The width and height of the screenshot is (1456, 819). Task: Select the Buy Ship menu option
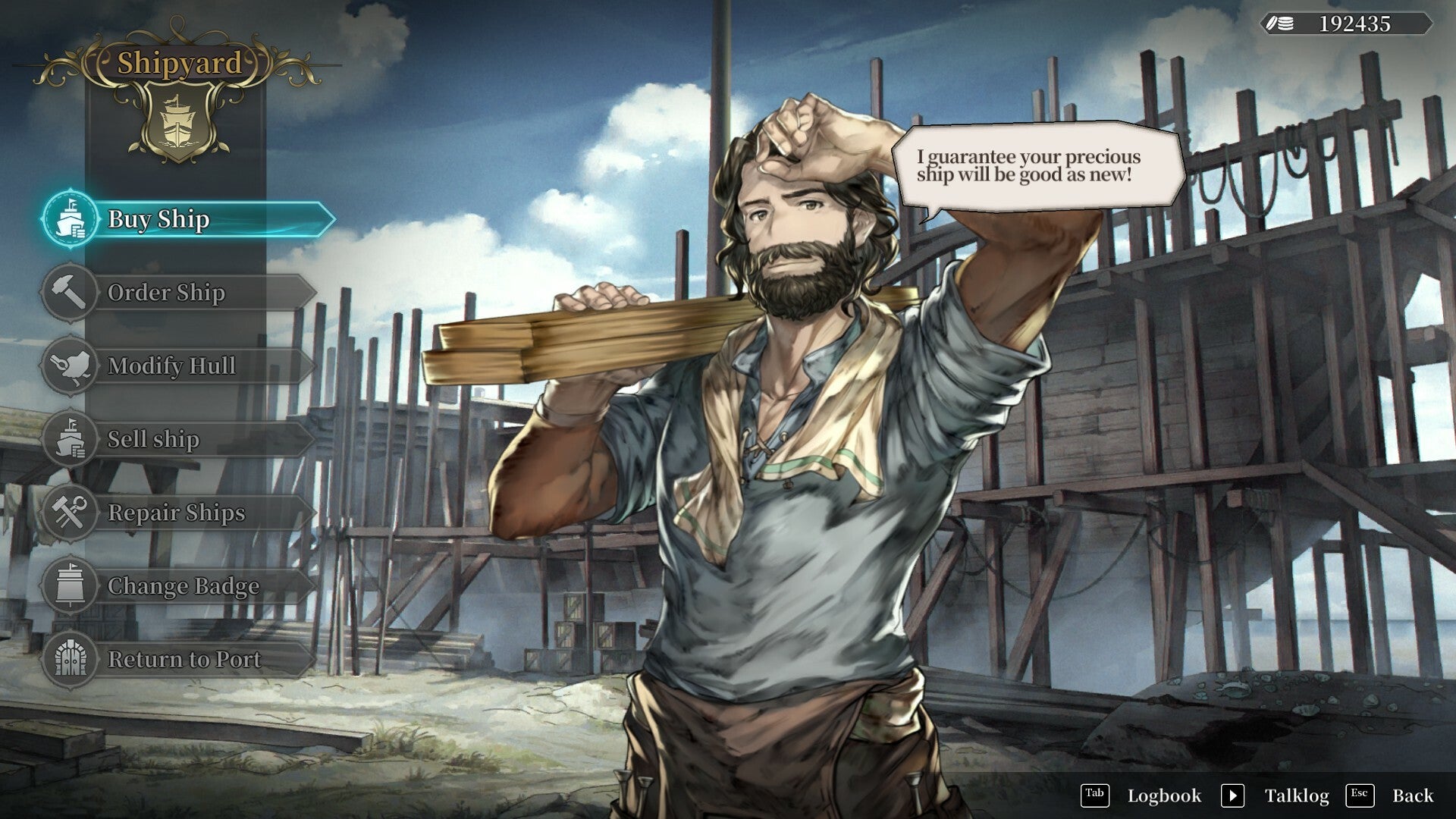pos(186,219)
